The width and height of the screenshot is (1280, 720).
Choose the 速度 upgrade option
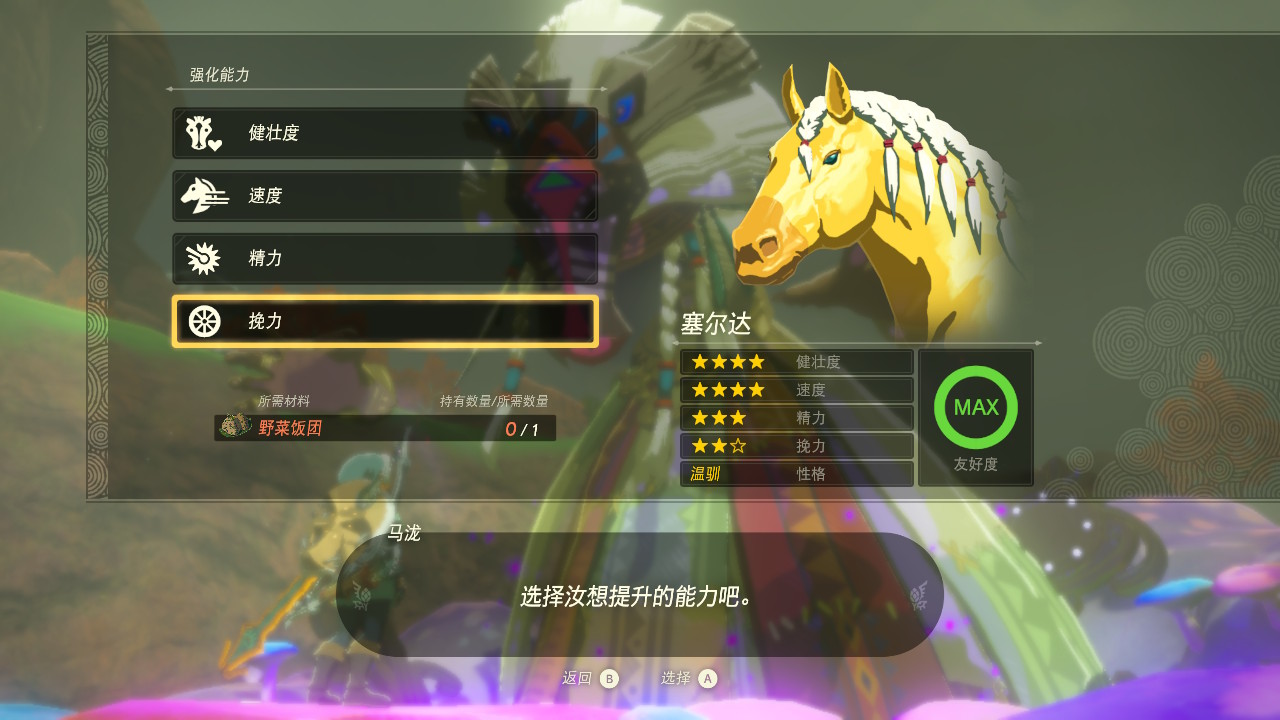(x=385, y=196)
